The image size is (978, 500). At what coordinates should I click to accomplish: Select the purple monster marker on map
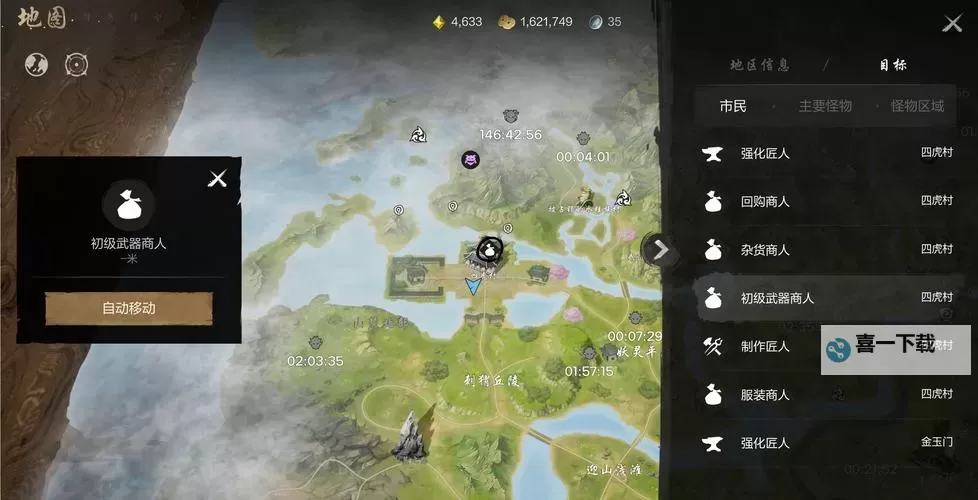pos(470,159)
